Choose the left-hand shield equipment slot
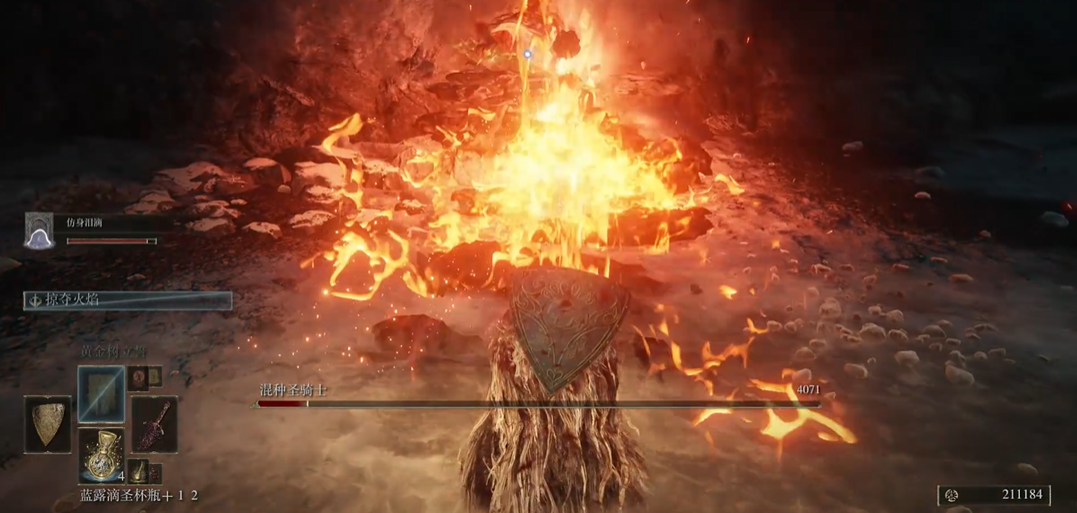1077x513 pixels. tap(48, 424)
